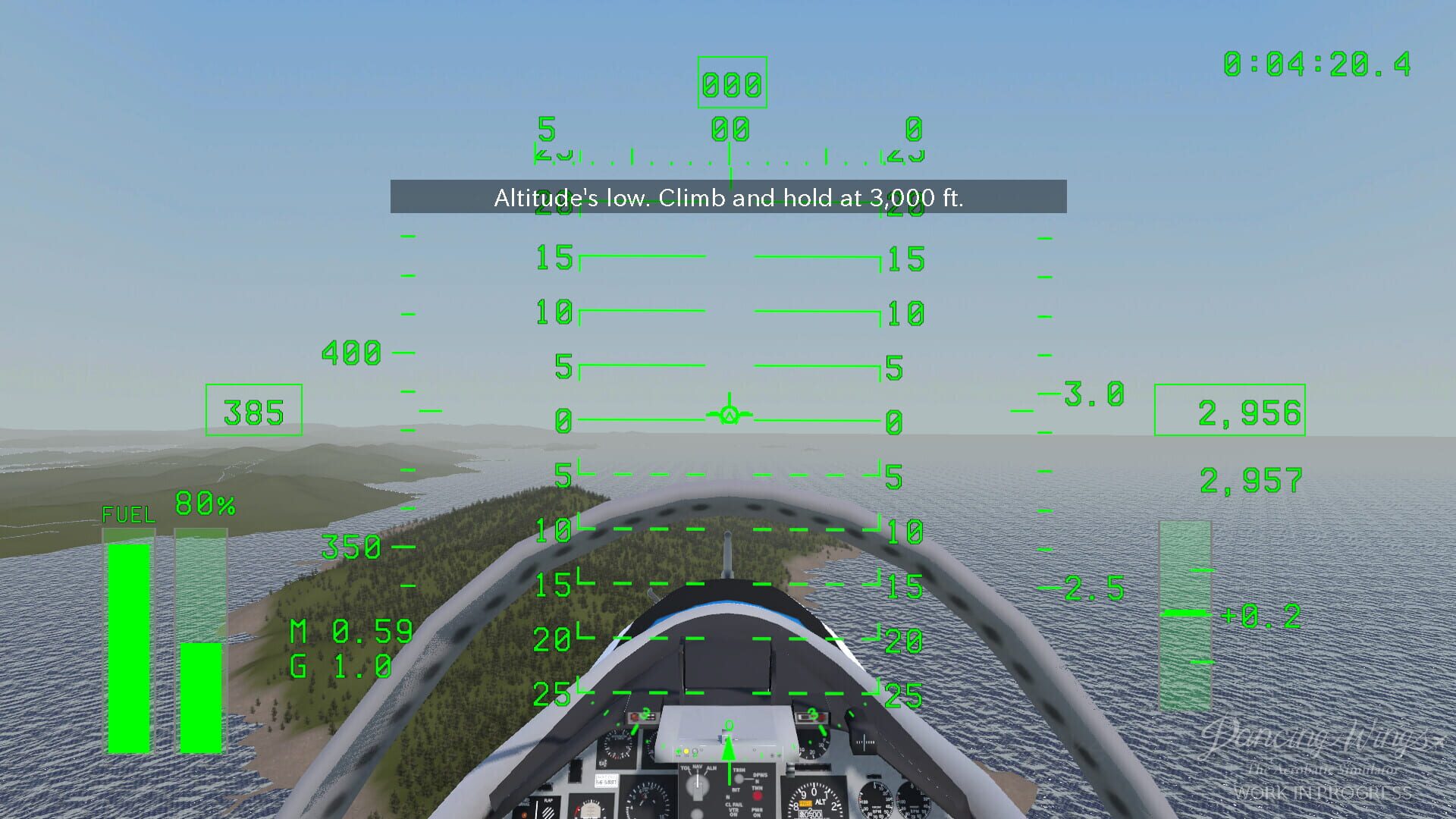Select the BIT mode position on the panel
Viewport: 1456px width, 819px height.
736,789
